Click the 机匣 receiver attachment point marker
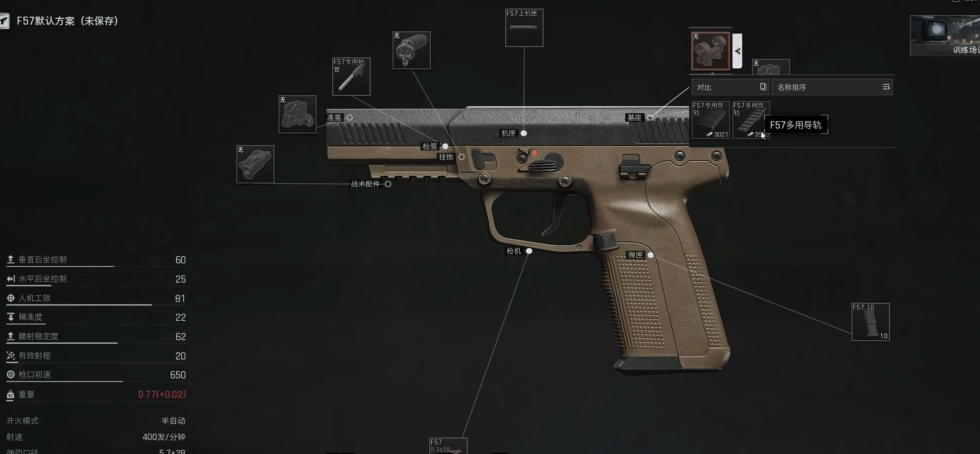This screenshot has width=980, height=454. click(523, 132)
